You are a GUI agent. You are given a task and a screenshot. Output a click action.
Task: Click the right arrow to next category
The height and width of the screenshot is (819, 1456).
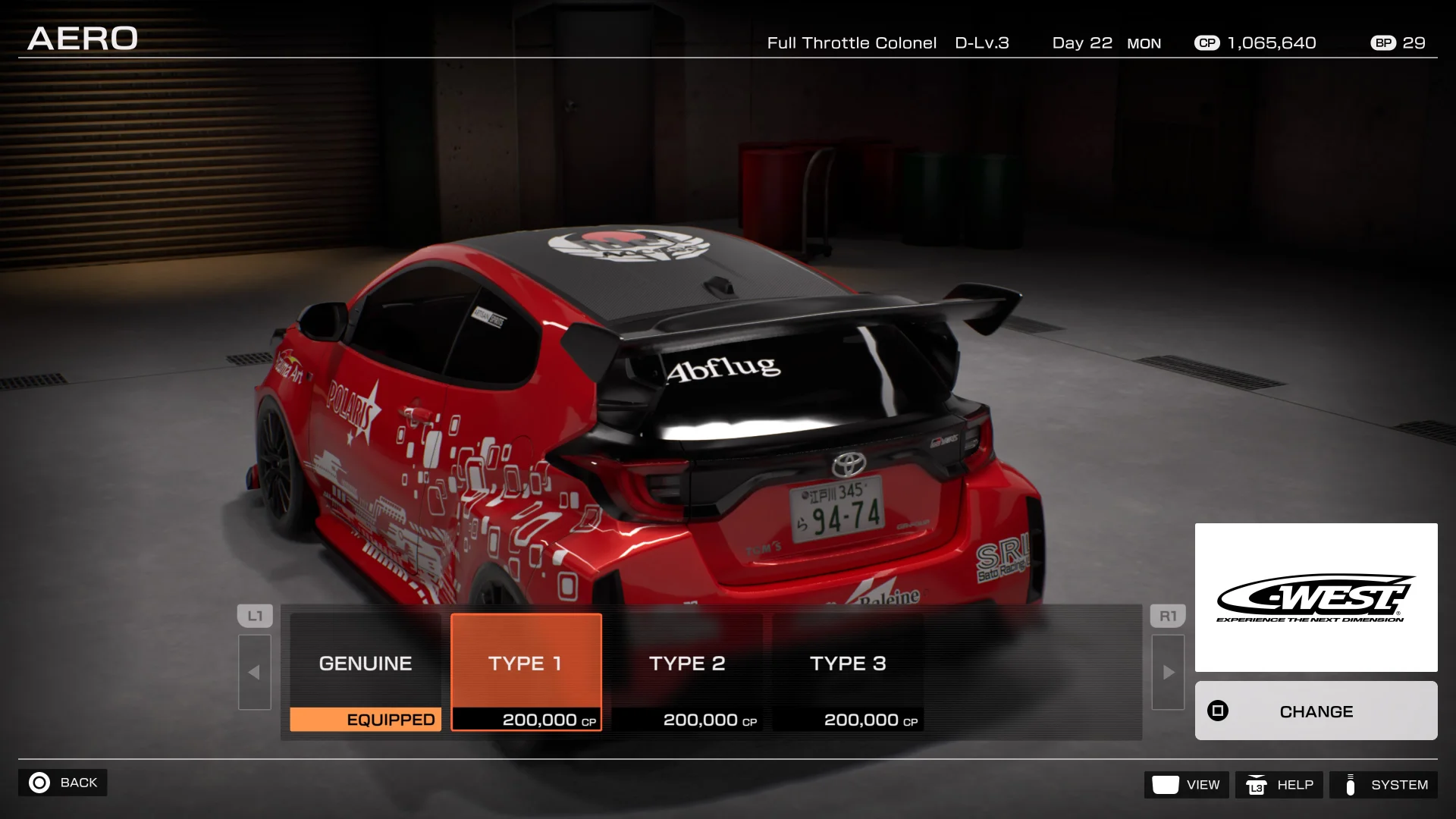tap(1168, 672)
